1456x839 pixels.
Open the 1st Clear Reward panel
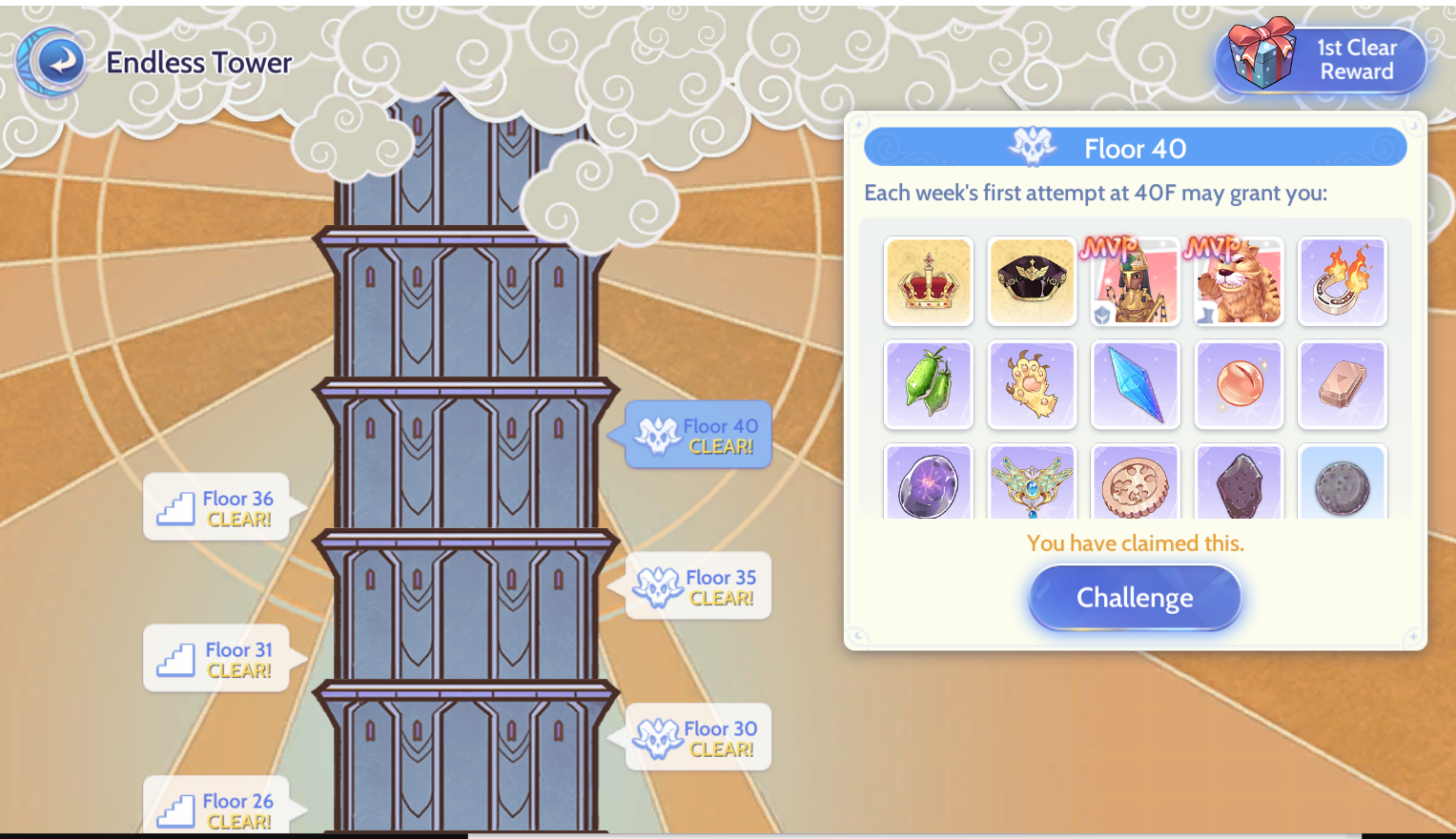[1323, 59]
